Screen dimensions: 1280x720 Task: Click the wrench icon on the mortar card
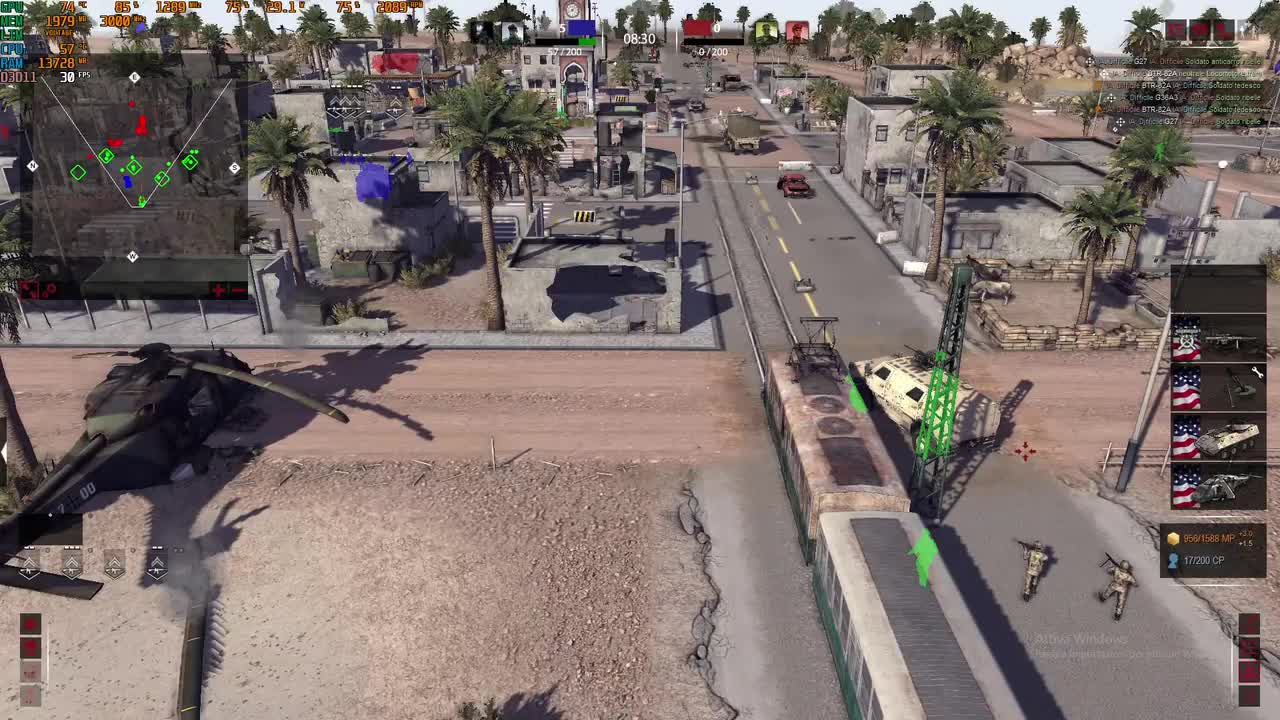tap(1258, 371)
